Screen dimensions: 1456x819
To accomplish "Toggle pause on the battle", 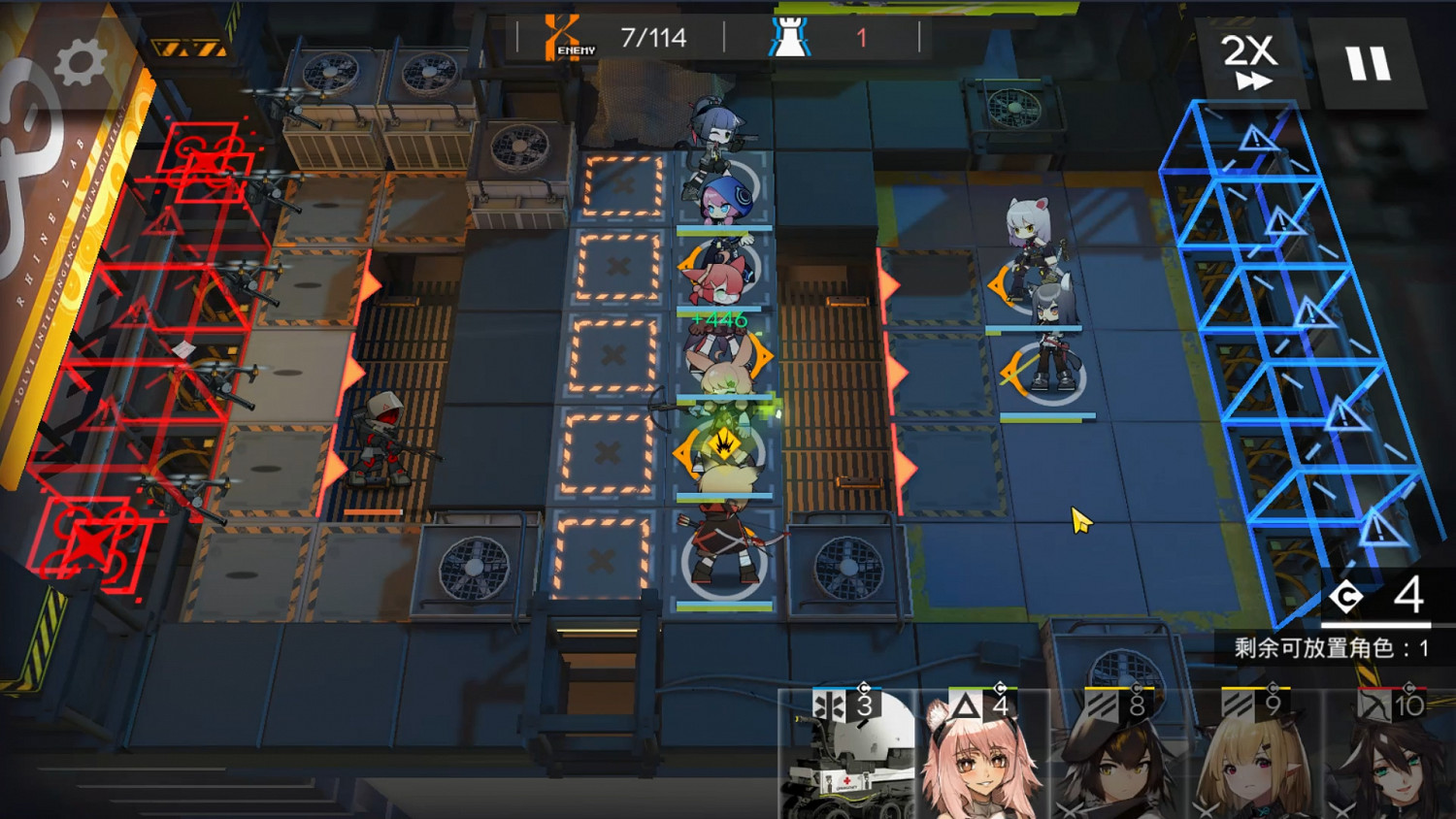I will [x=1369, y=60].
